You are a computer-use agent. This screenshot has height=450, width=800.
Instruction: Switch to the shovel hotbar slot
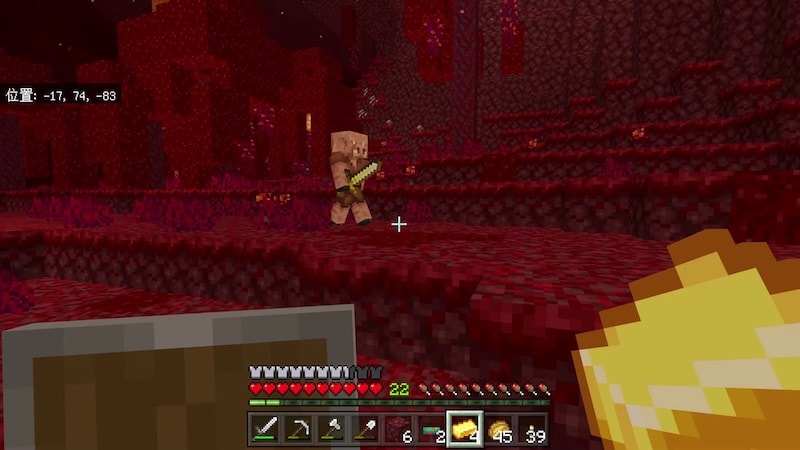pyautogui.click(x=364, y=429)
